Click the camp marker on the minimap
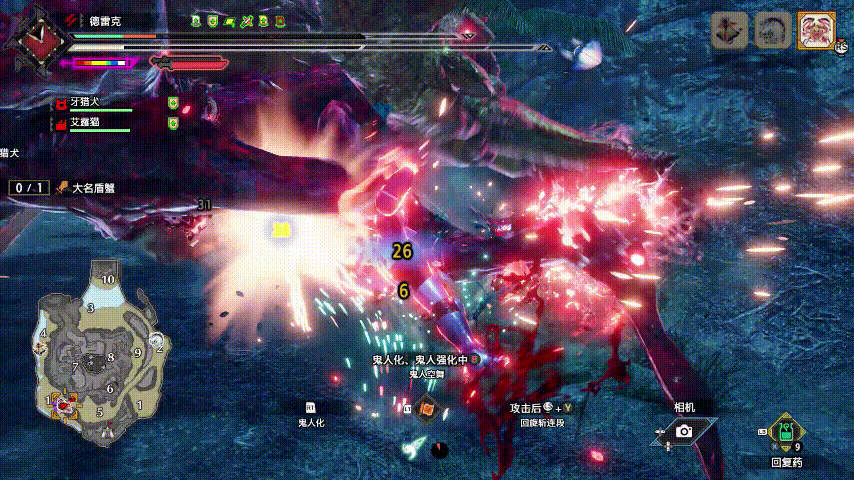This screenshot has width=854, height=480. tap(108, 432)
